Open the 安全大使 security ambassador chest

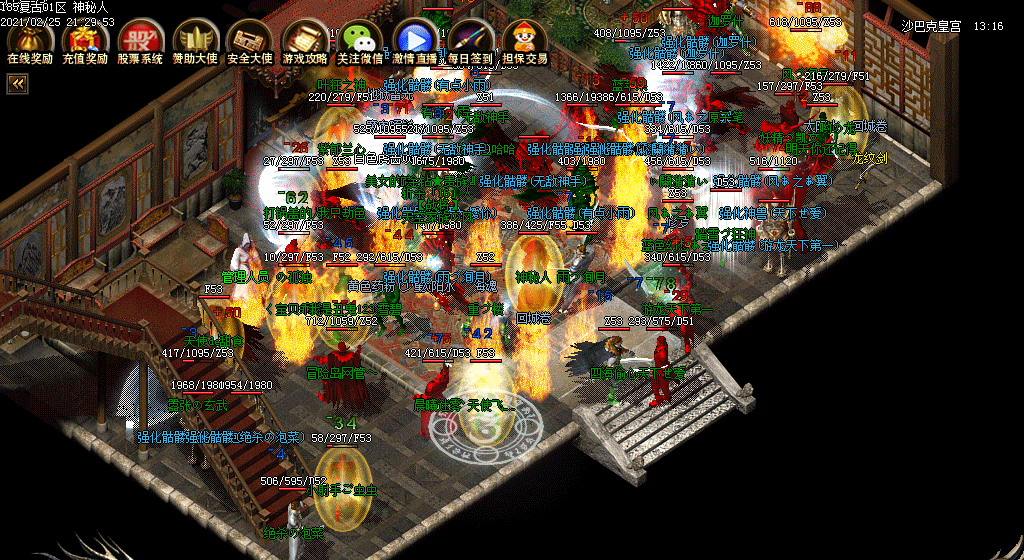pos(250,40)
